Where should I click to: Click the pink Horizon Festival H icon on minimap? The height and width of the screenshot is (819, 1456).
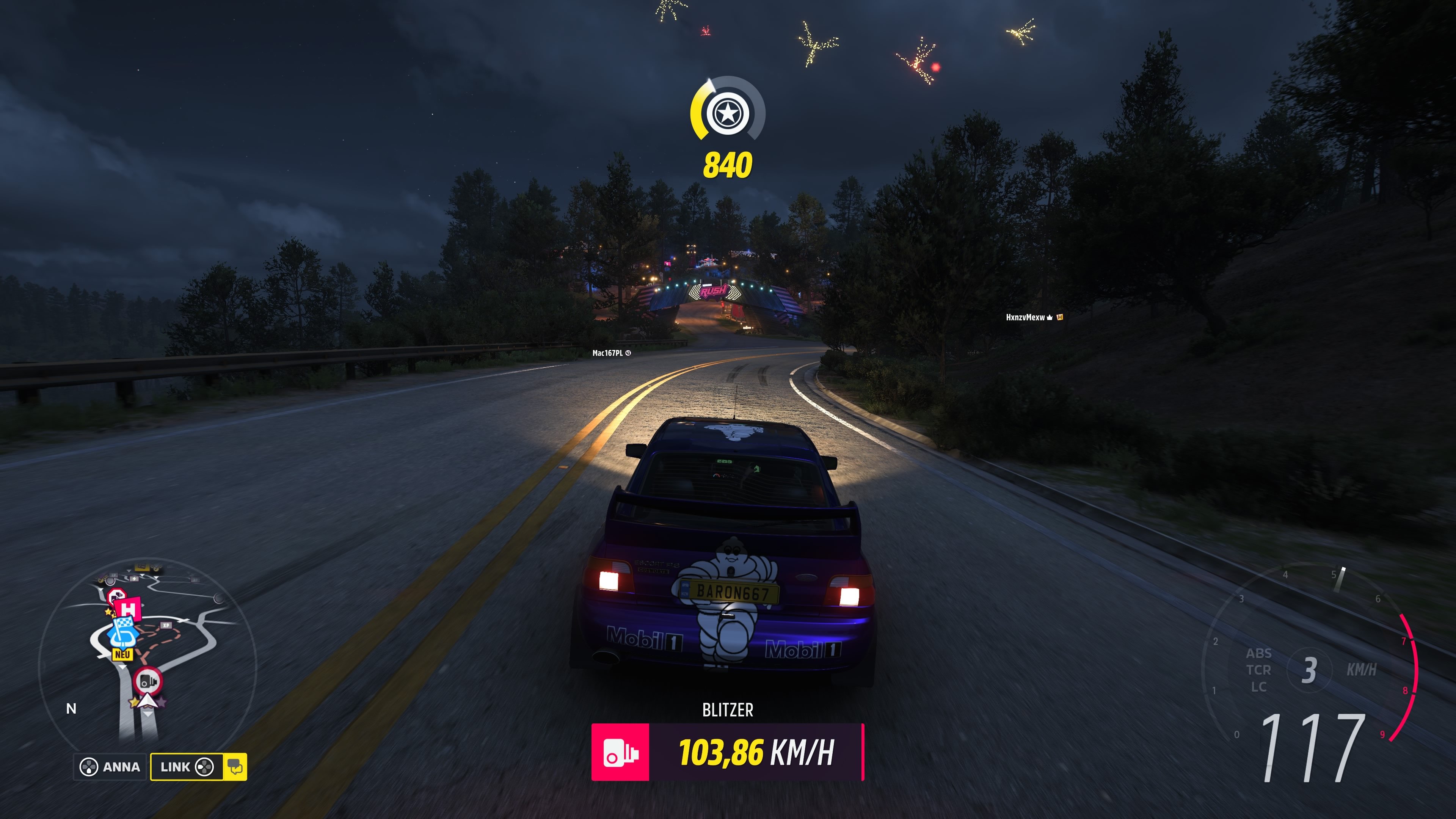pyautogui.click(x=128, y=609)
